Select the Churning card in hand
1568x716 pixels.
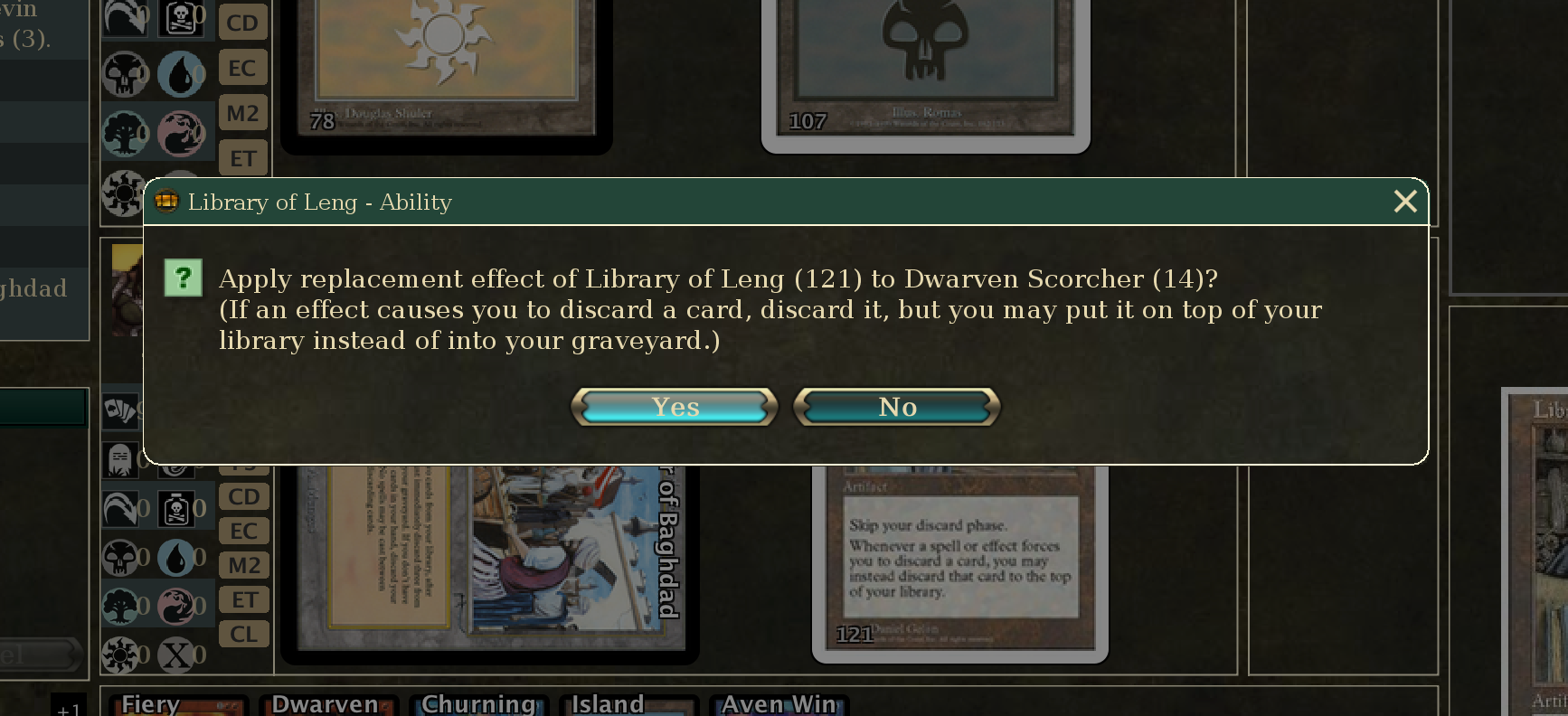(x=478, y=704)
